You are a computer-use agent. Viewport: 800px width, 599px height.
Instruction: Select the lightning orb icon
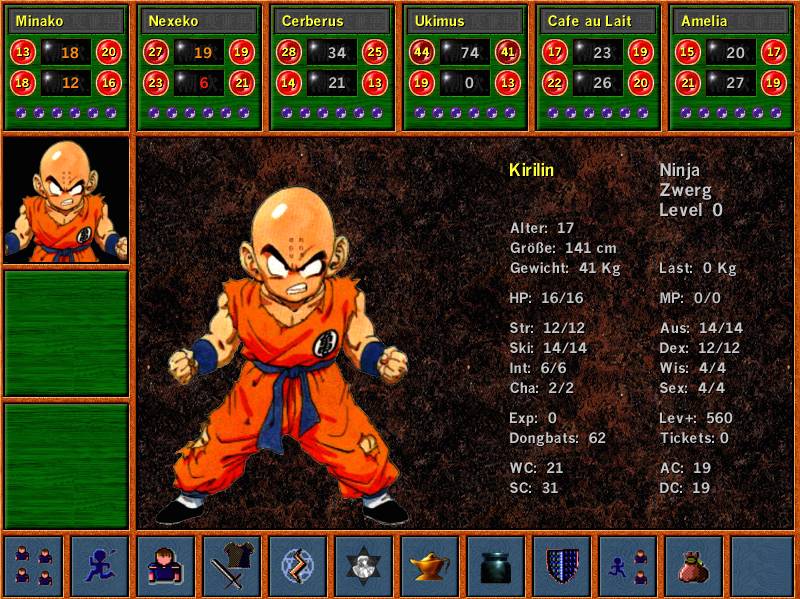(297, 566)
